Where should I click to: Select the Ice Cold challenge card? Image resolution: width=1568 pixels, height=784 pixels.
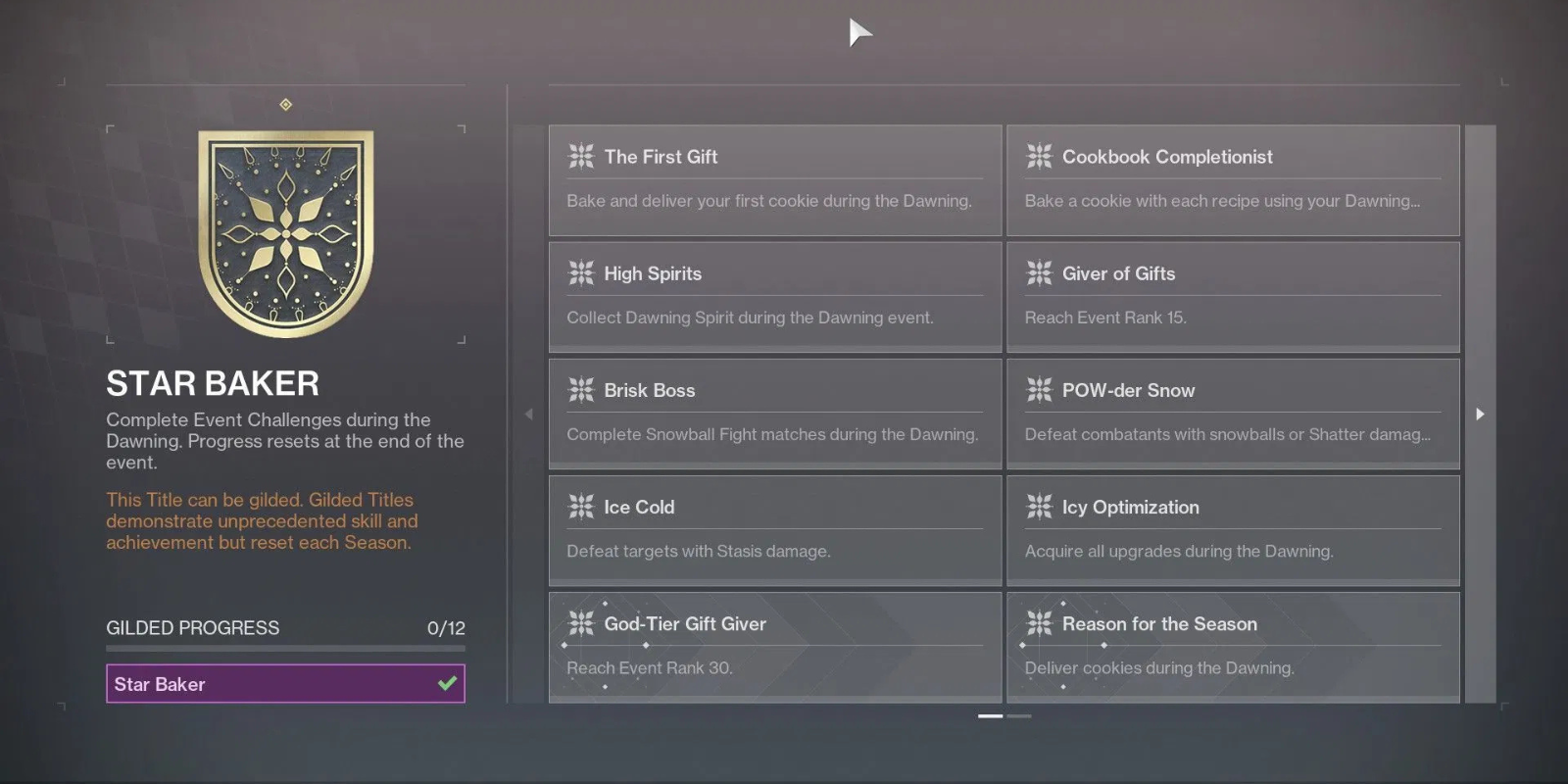tap(774, 529)
